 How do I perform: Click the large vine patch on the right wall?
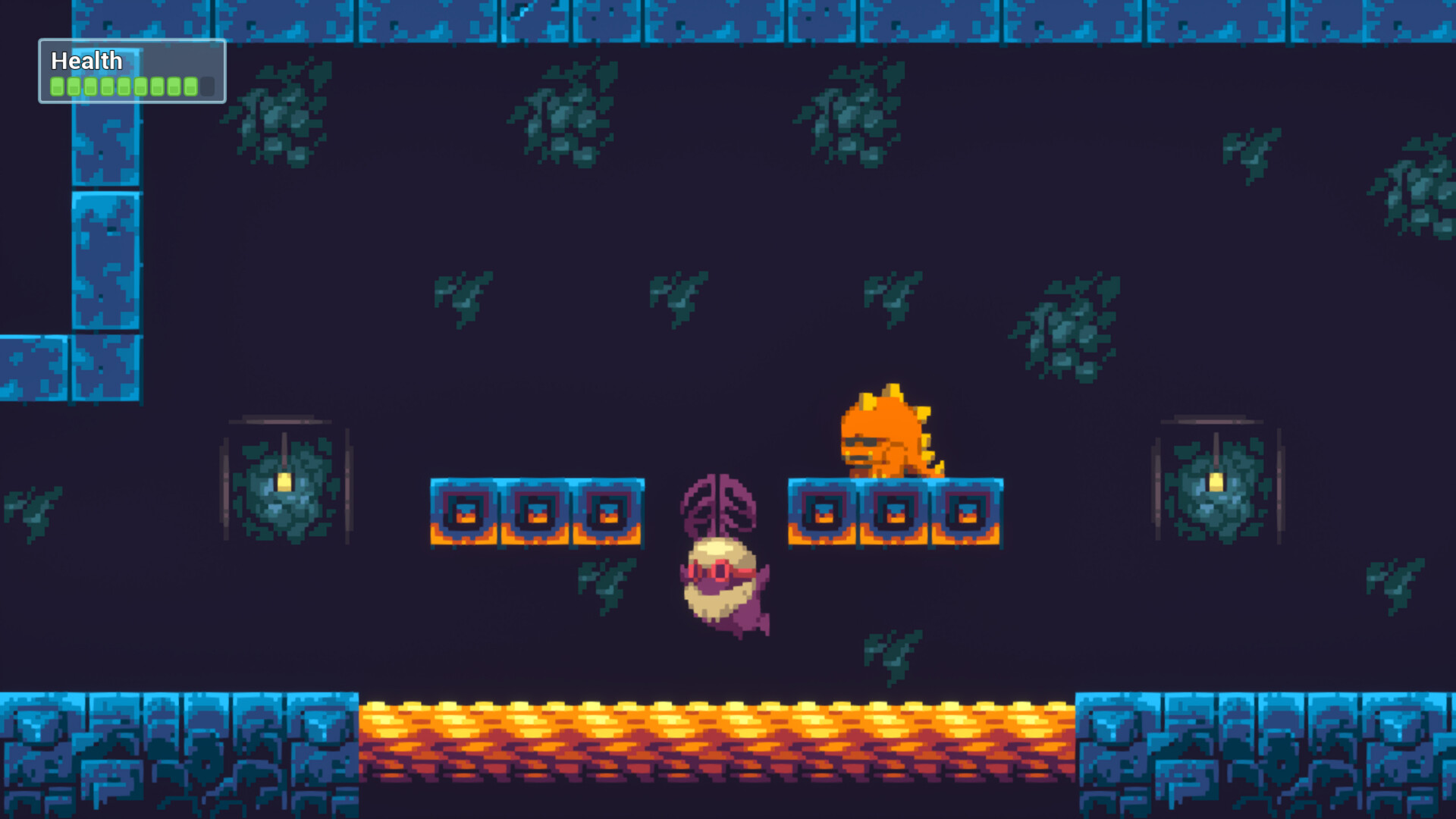[1062, 334]
